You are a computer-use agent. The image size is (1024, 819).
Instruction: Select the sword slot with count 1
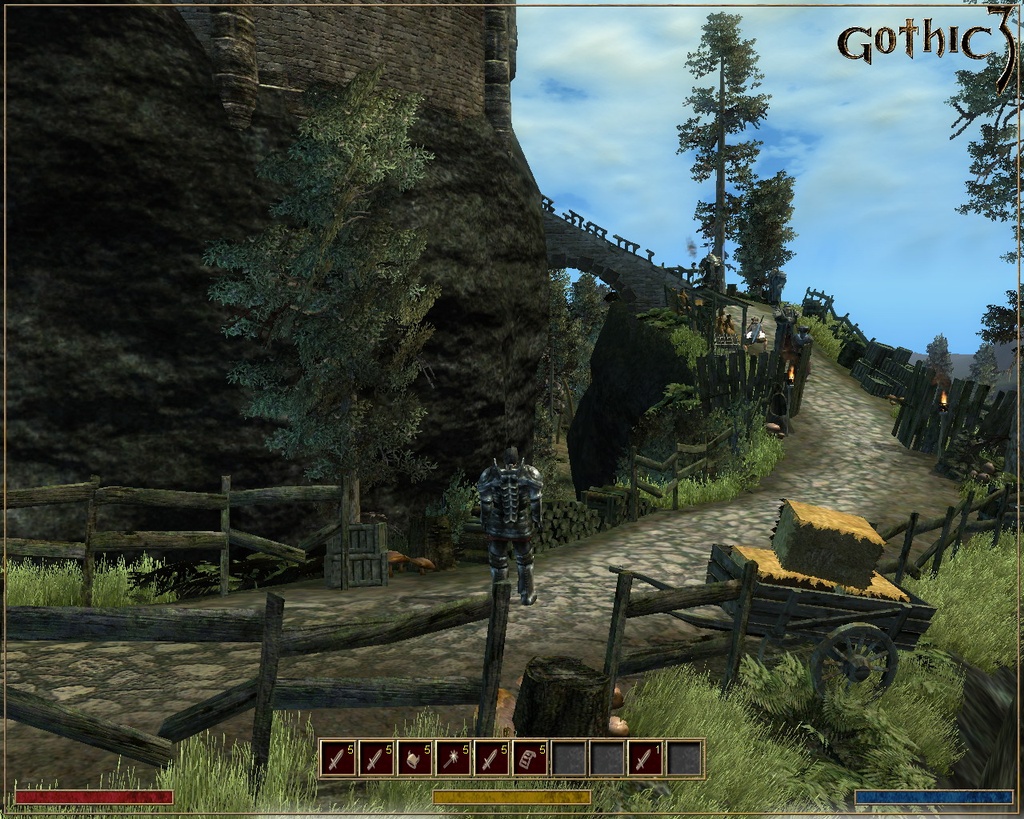coord(646,759)
